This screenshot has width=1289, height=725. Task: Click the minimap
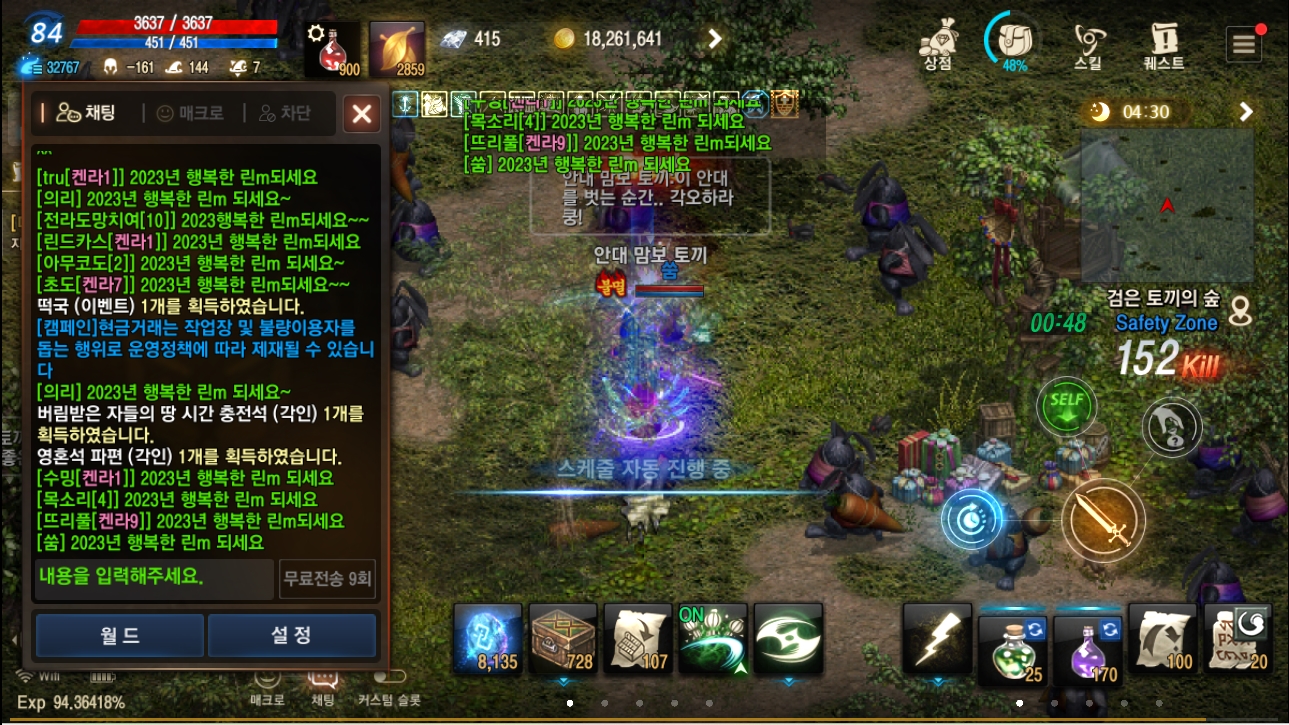pyautogui.click(x=1167, y=205)
